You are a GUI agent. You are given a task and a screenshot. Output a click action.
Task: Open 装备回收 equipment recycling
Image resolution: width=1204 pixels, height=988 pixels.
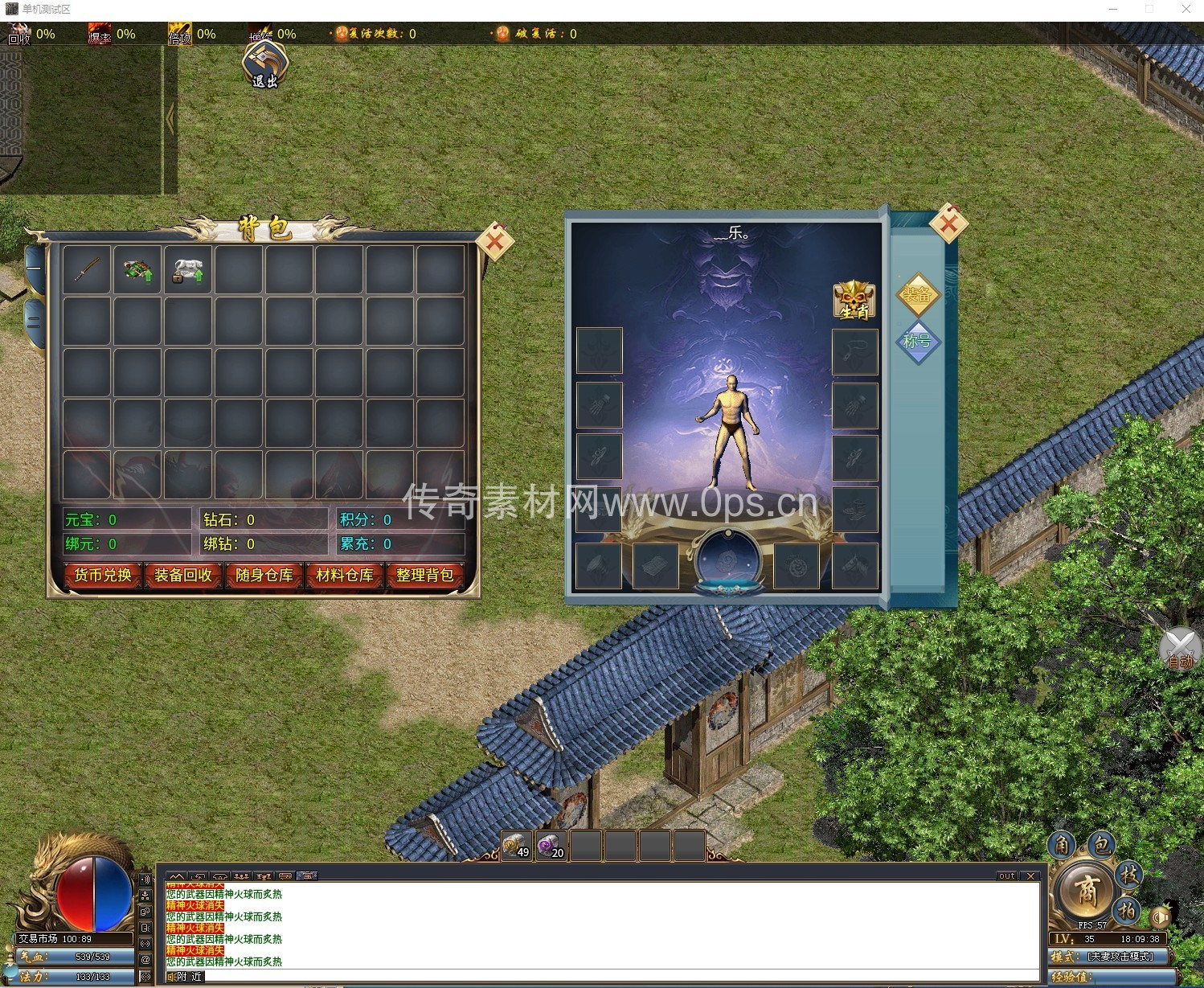pos(183,576)
